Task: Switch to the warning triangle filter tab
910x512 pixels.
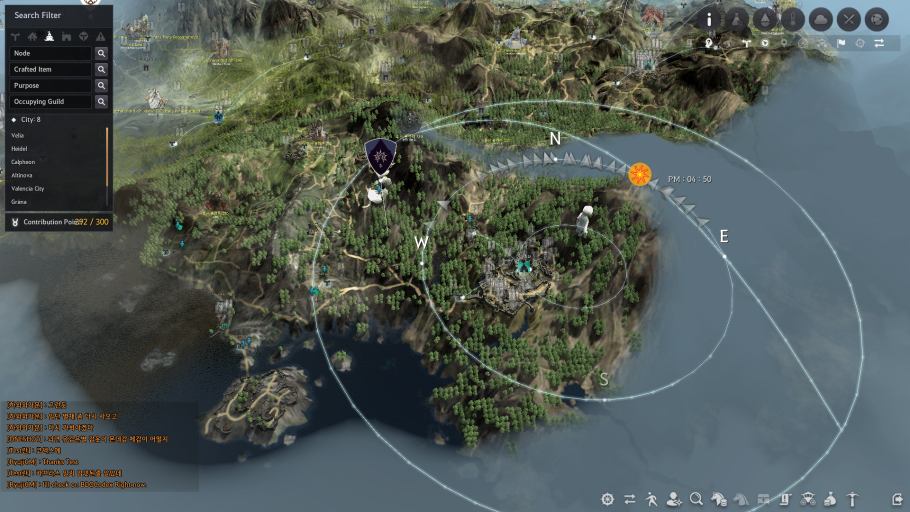Action: (x=100, y=35)
